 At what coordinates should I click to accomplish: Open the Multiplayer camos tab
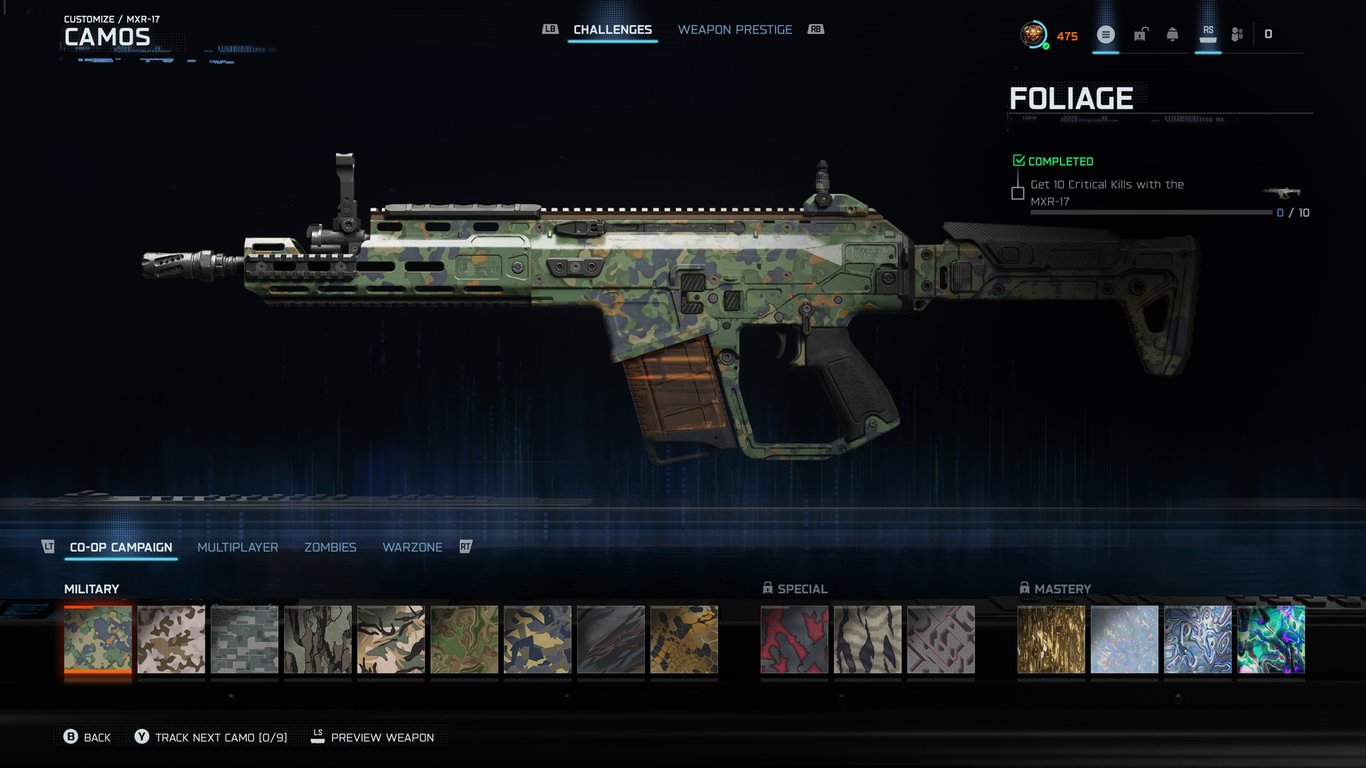point(237,547)
